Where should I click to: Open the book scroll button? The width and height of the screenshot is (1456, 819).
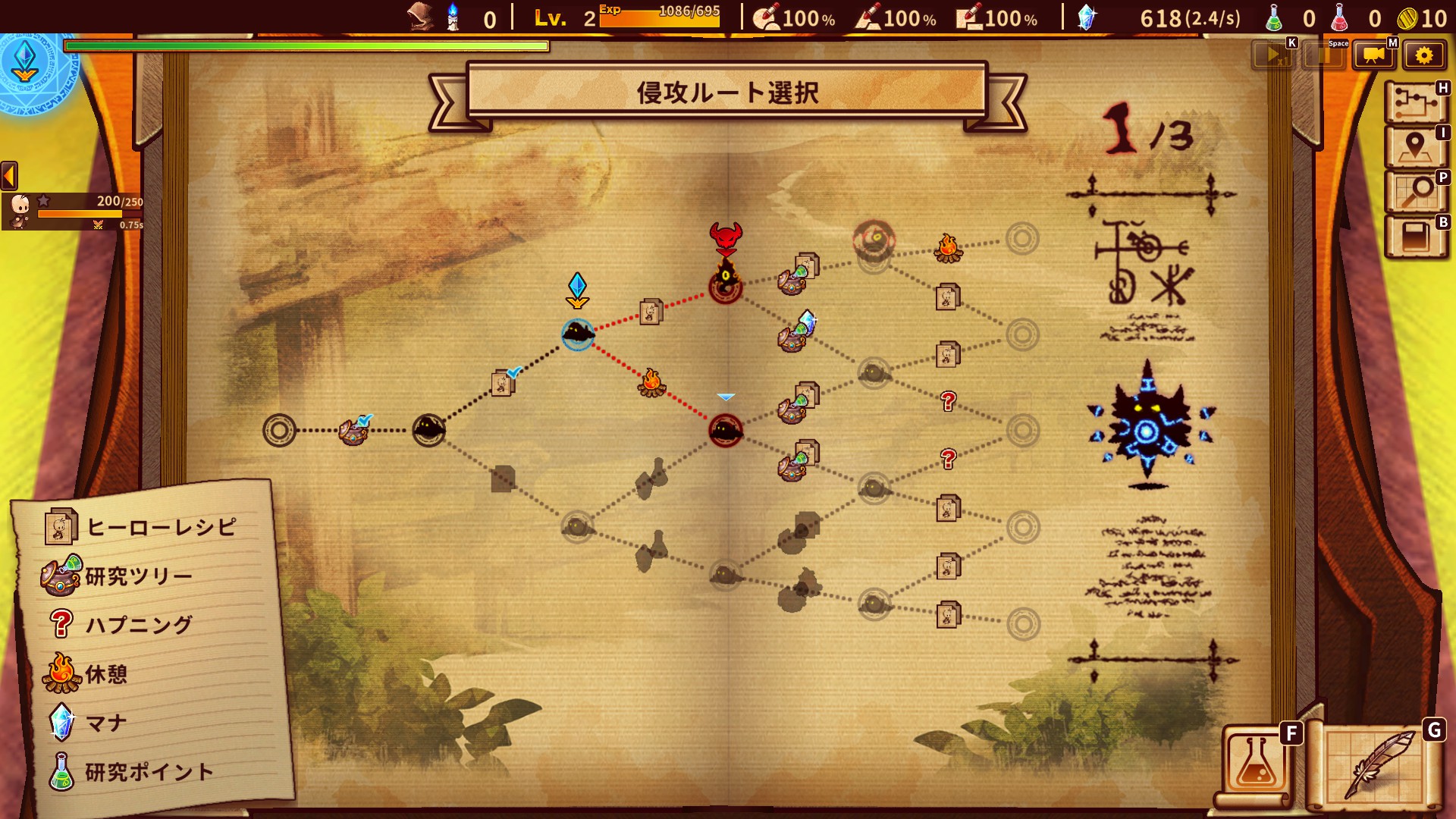pyautogui.click(x=1415, y=237)
